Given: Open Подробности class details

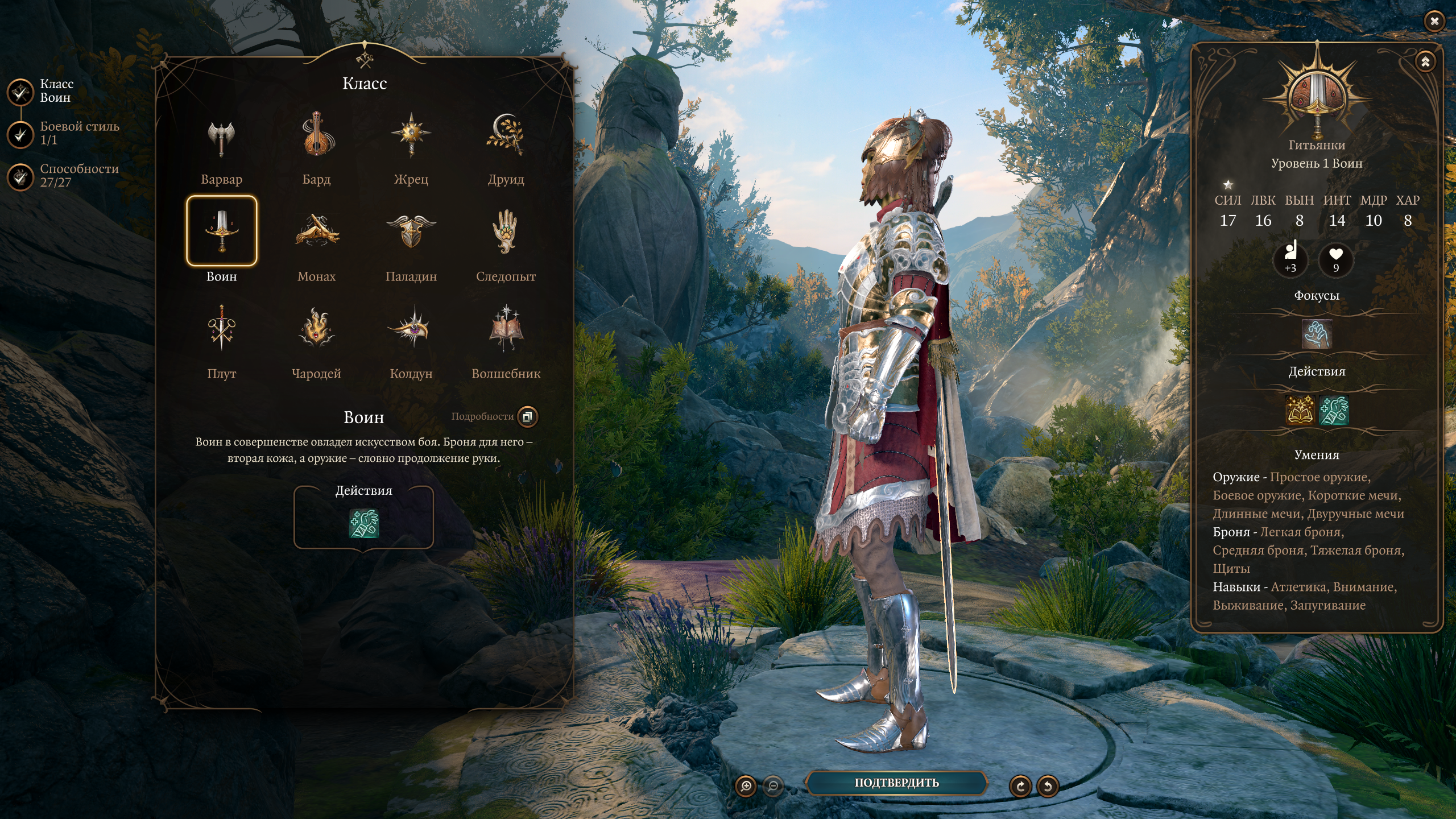Looking at the screenshot, I should 527,416.
